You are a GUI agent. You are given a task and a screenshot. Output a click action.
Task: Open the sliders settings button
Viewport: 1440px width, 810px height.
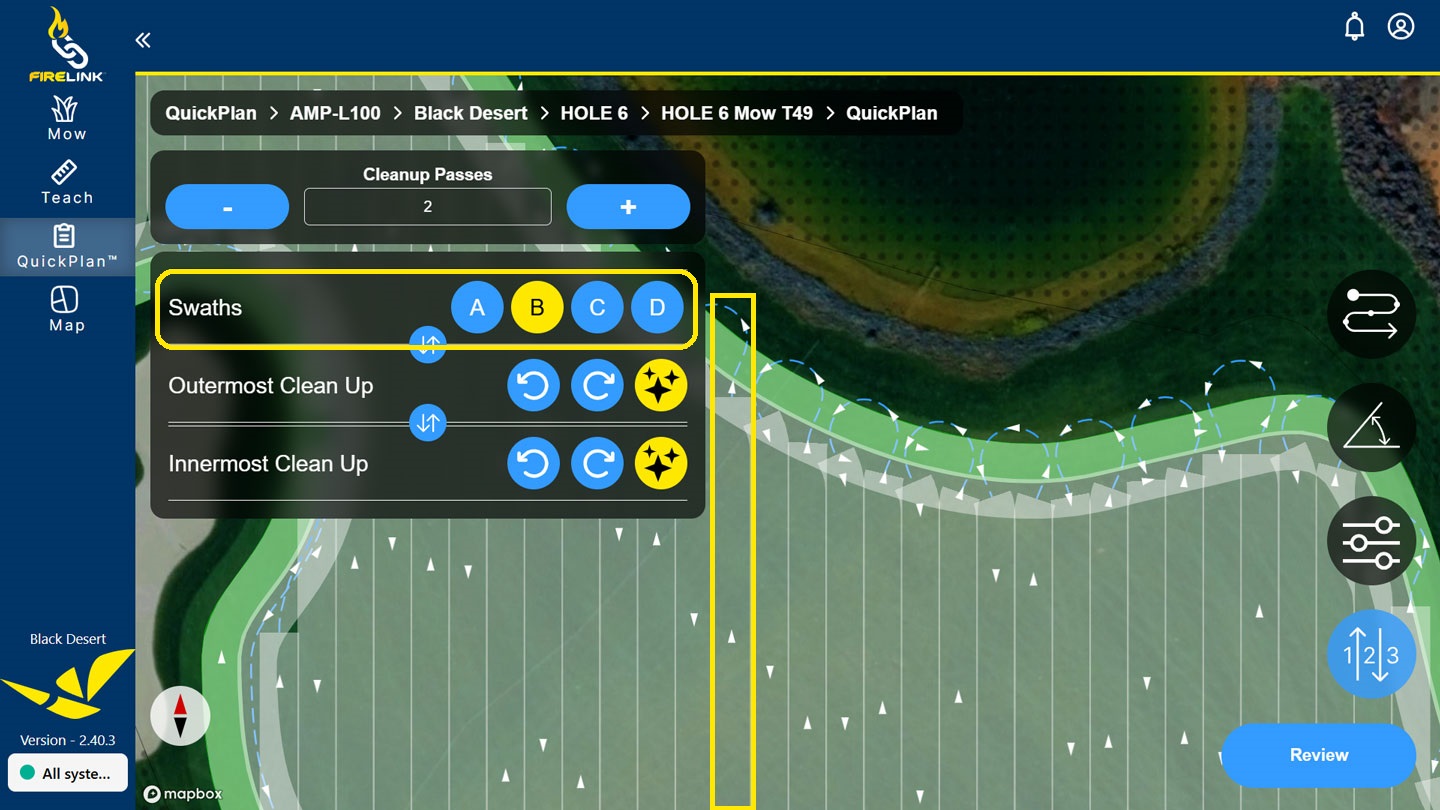[1371, 541]
